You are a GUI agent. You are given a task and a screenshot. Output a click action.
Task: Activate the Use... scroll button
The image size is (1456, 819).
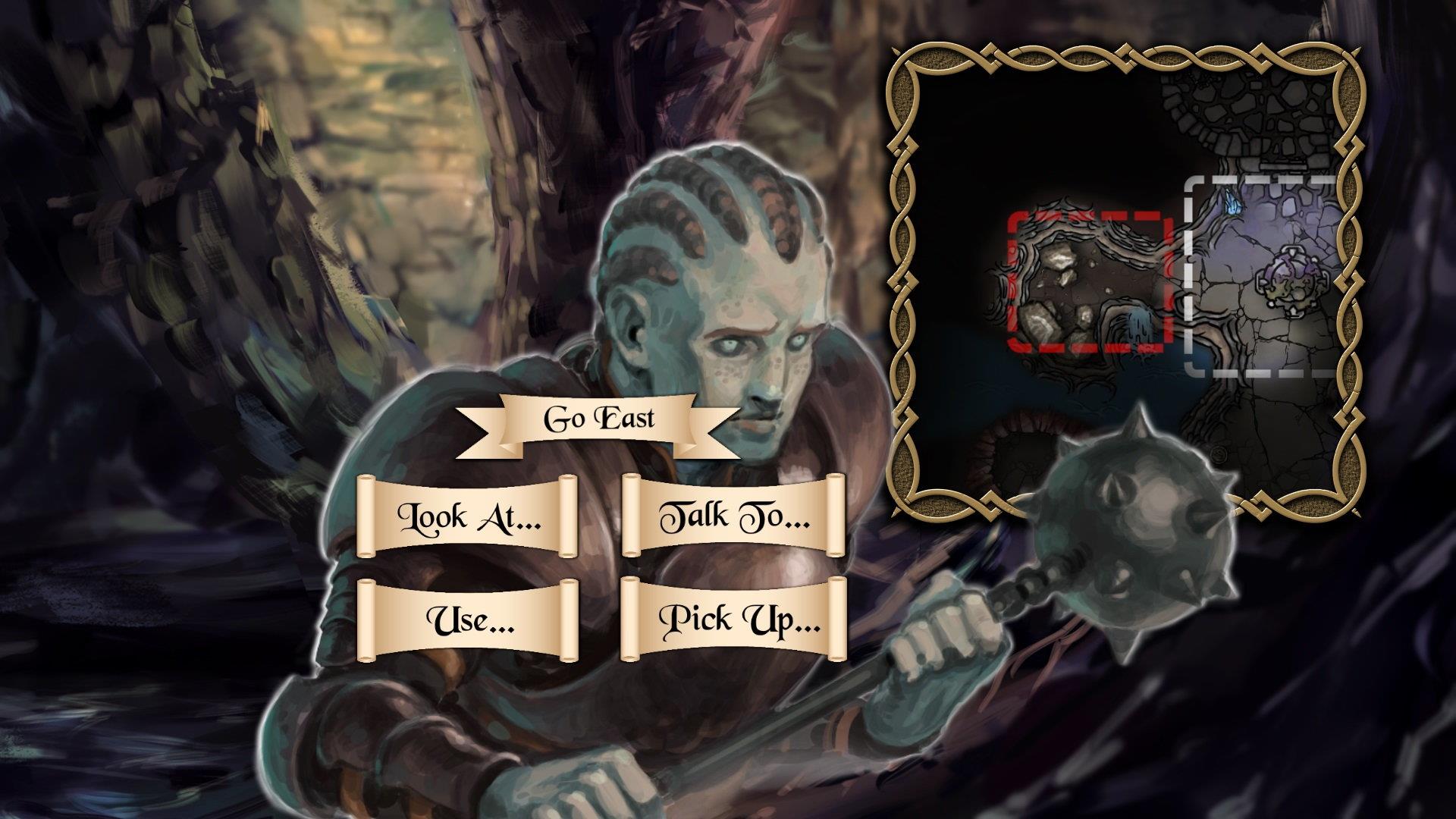click(468, 620)
